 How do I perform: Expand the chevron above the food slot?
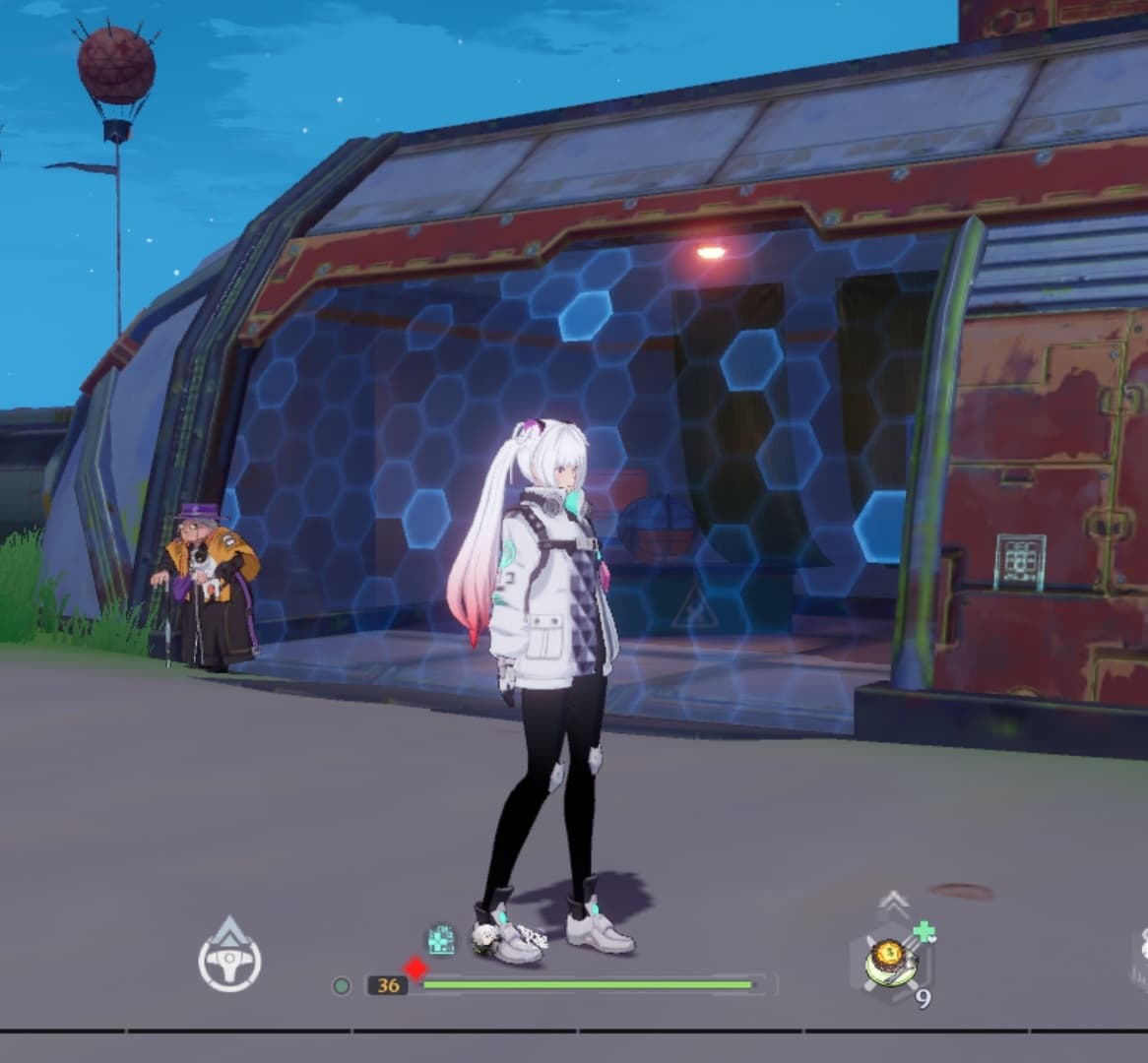tap(893, 900)
